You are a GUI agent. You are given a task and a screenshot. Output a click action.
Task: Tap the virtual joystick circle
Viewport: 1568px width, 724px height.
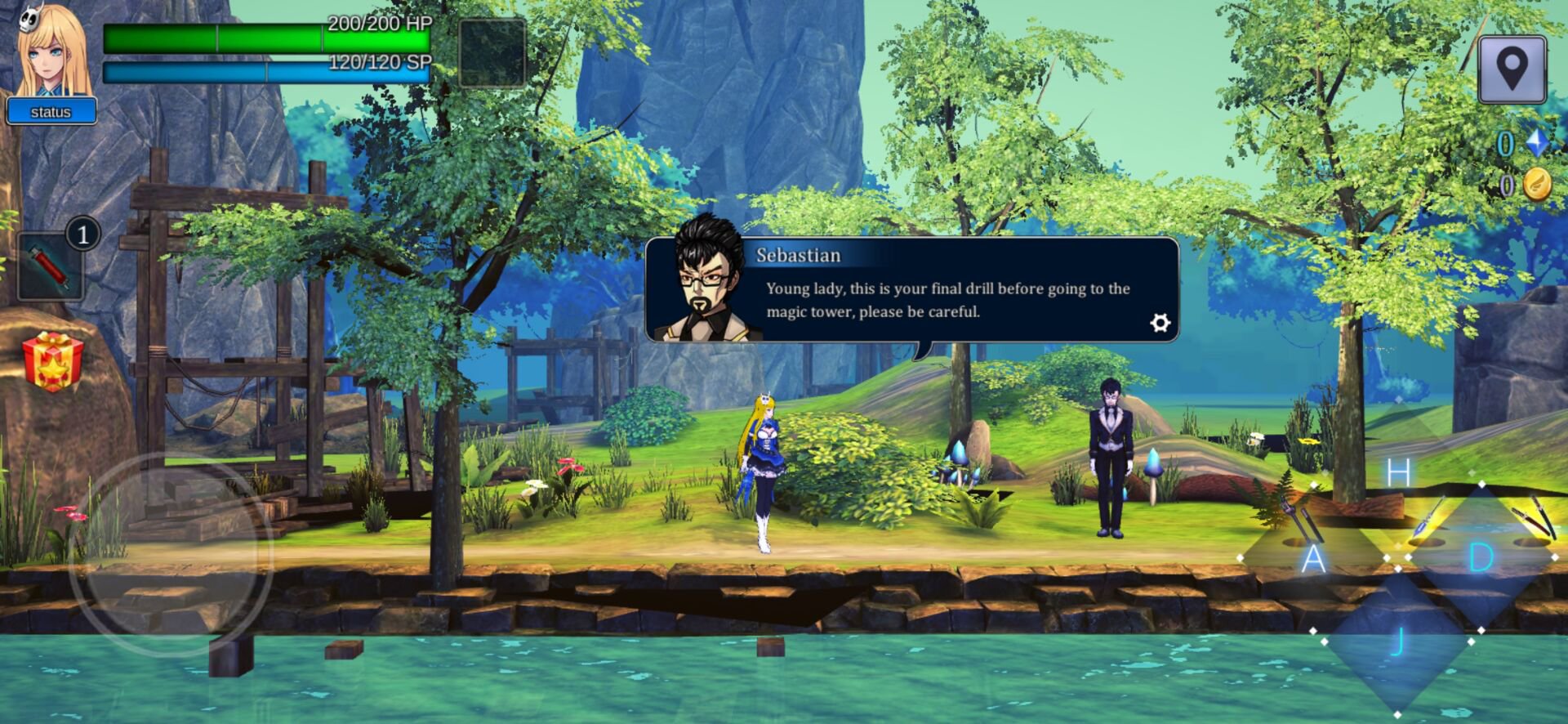coord(170,555)
